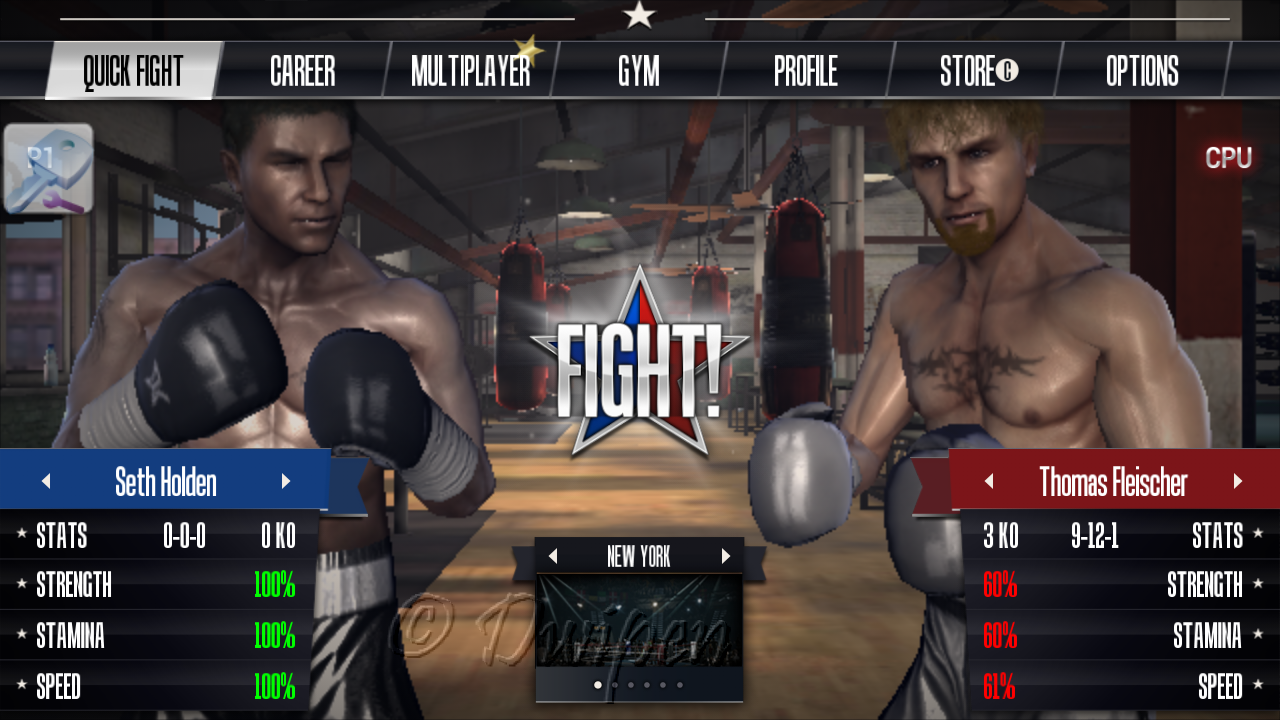Open the Career tab
The height and width of the screenshot is (720, 1280).
pos(302,71)
